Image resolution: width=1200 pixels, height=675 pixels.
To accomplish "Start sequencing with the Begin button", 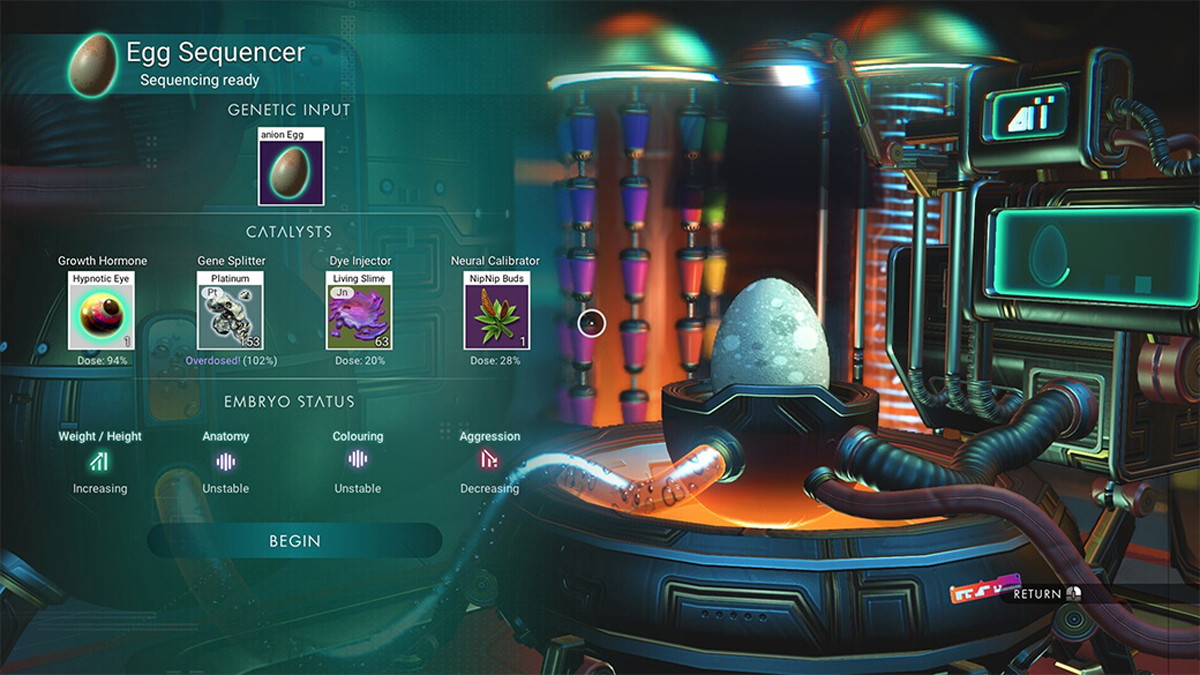I will pos(294,541).
